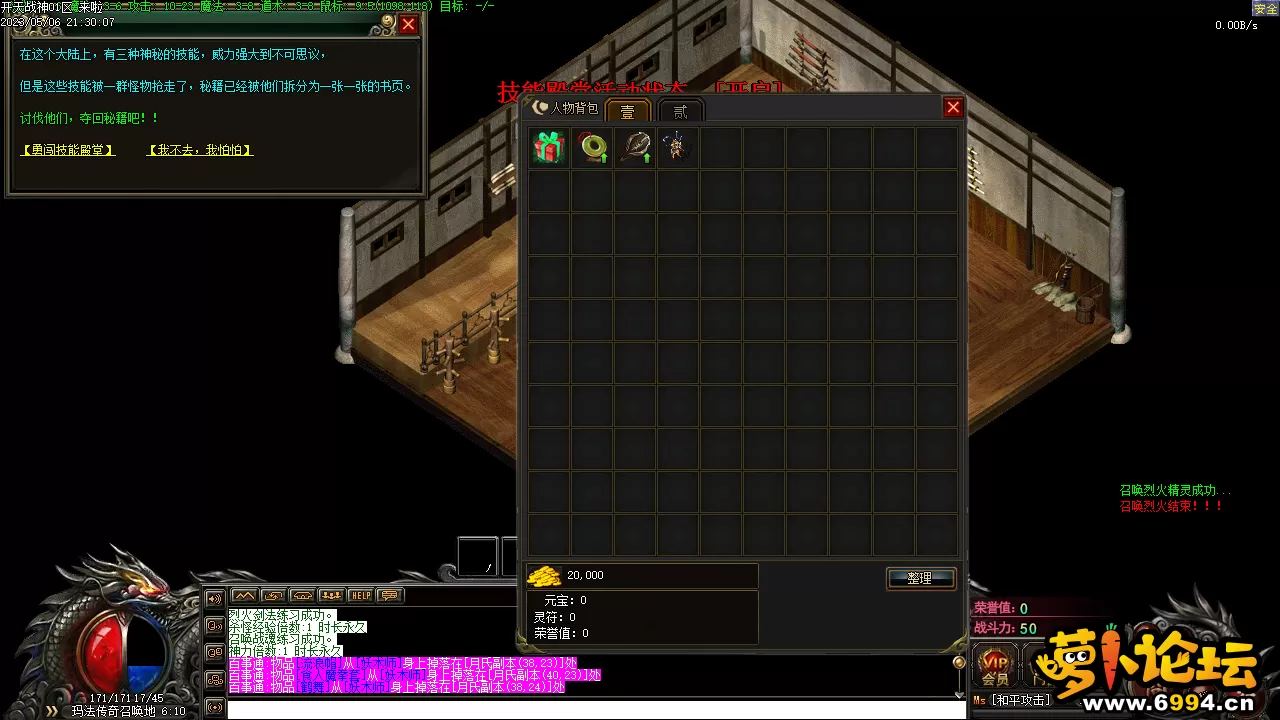Choose the 勇闯技能殿堂 dialogue option

(x=68, y=150)
